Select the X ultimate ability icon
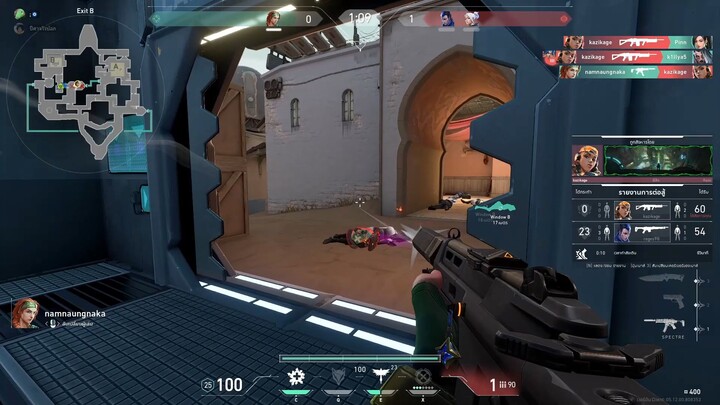The image size is (720, 405). [x=423, y=377]
